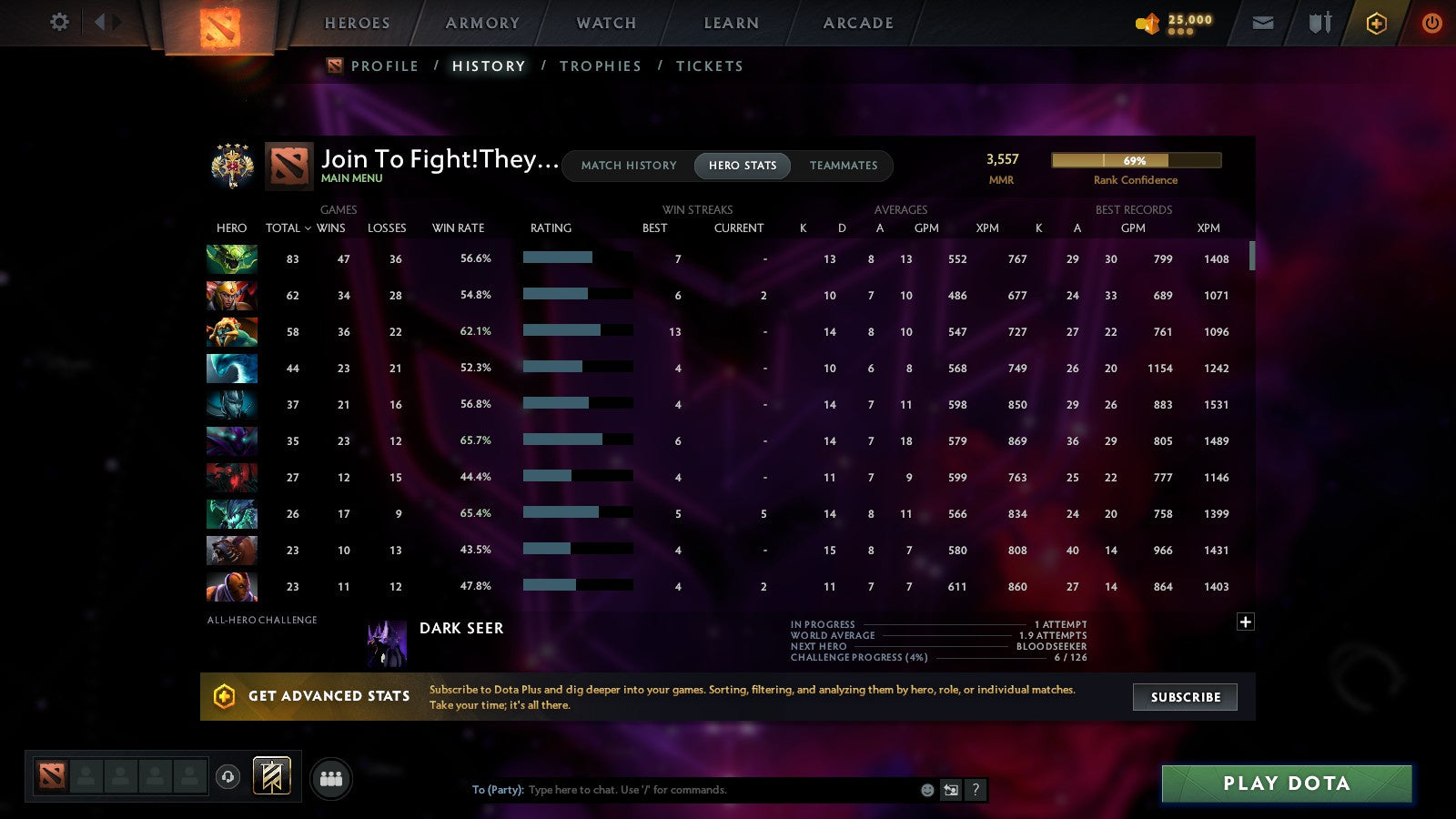The height and width of the screenshot is (819, 1456).
Task: Click the help question mark near chat
Action: [976, 790]
